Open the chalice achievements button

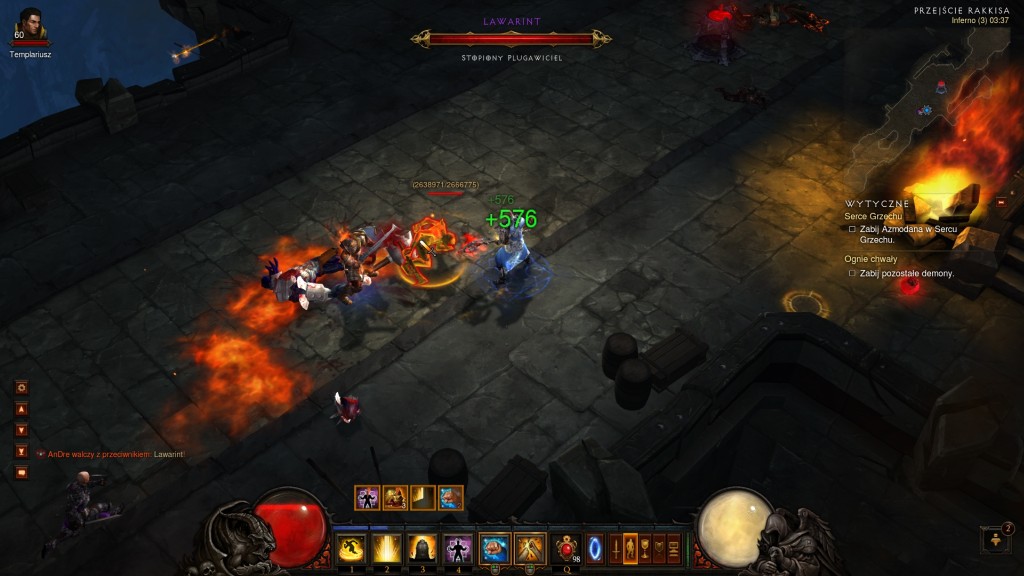(645, 548)
